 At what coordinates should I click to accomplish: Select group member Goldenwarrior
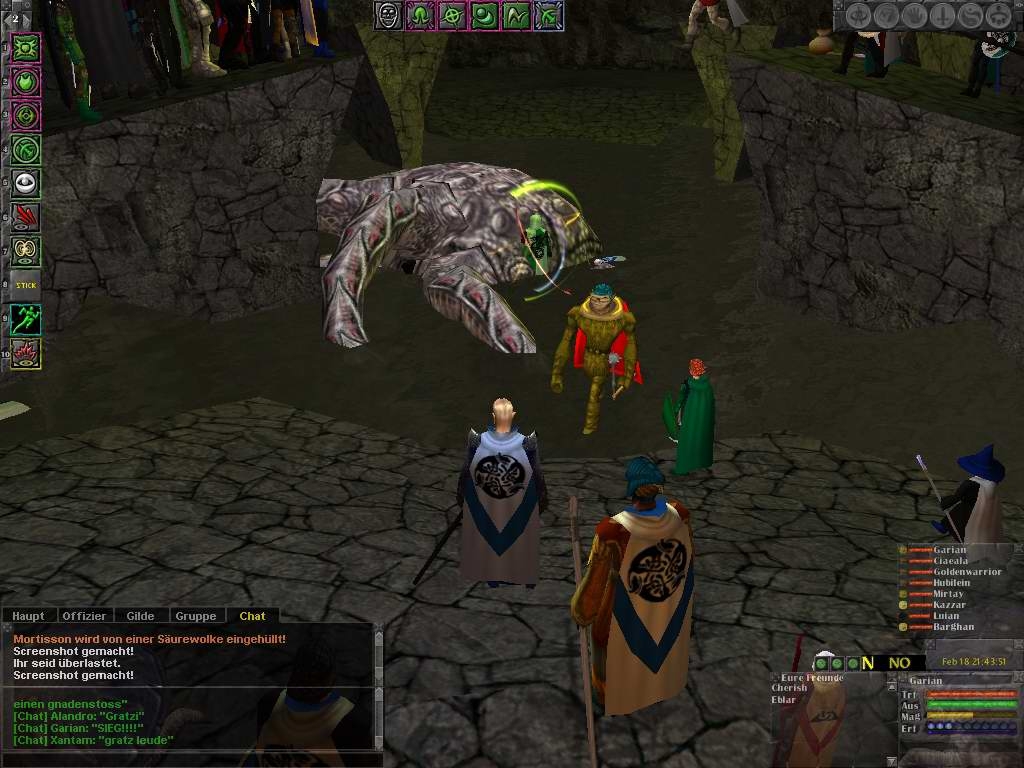967,572
